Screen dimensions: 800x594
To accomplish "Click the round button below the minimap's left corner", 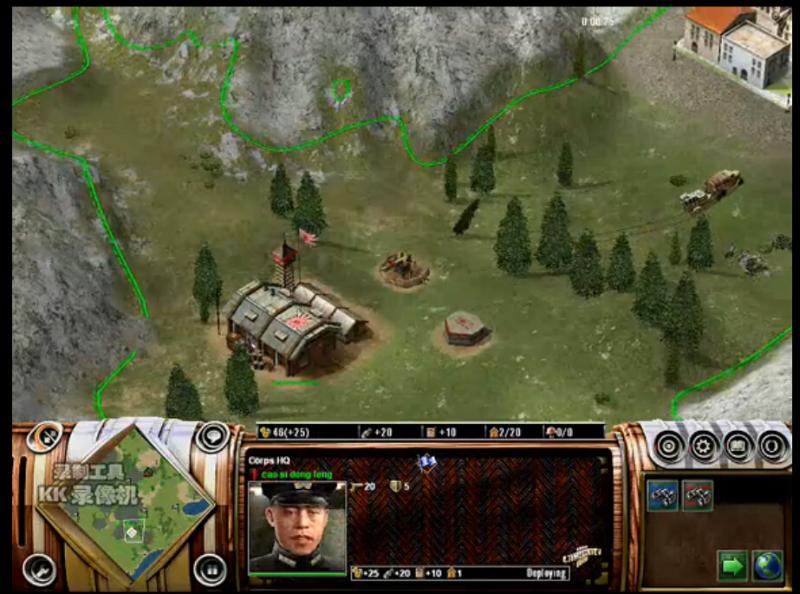I will click(x=38, y=568).
